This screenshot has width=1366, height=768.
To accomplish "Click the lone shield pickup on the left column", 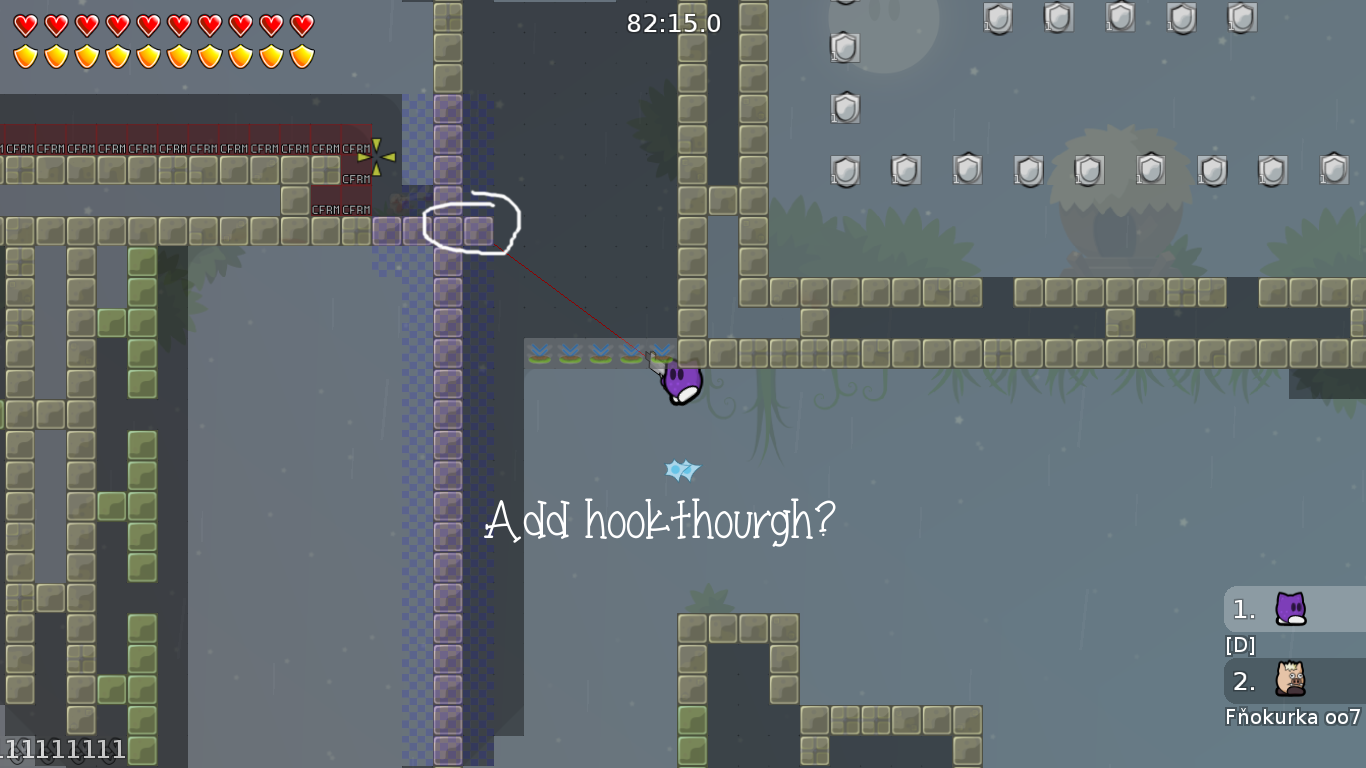I will point(844,108).
